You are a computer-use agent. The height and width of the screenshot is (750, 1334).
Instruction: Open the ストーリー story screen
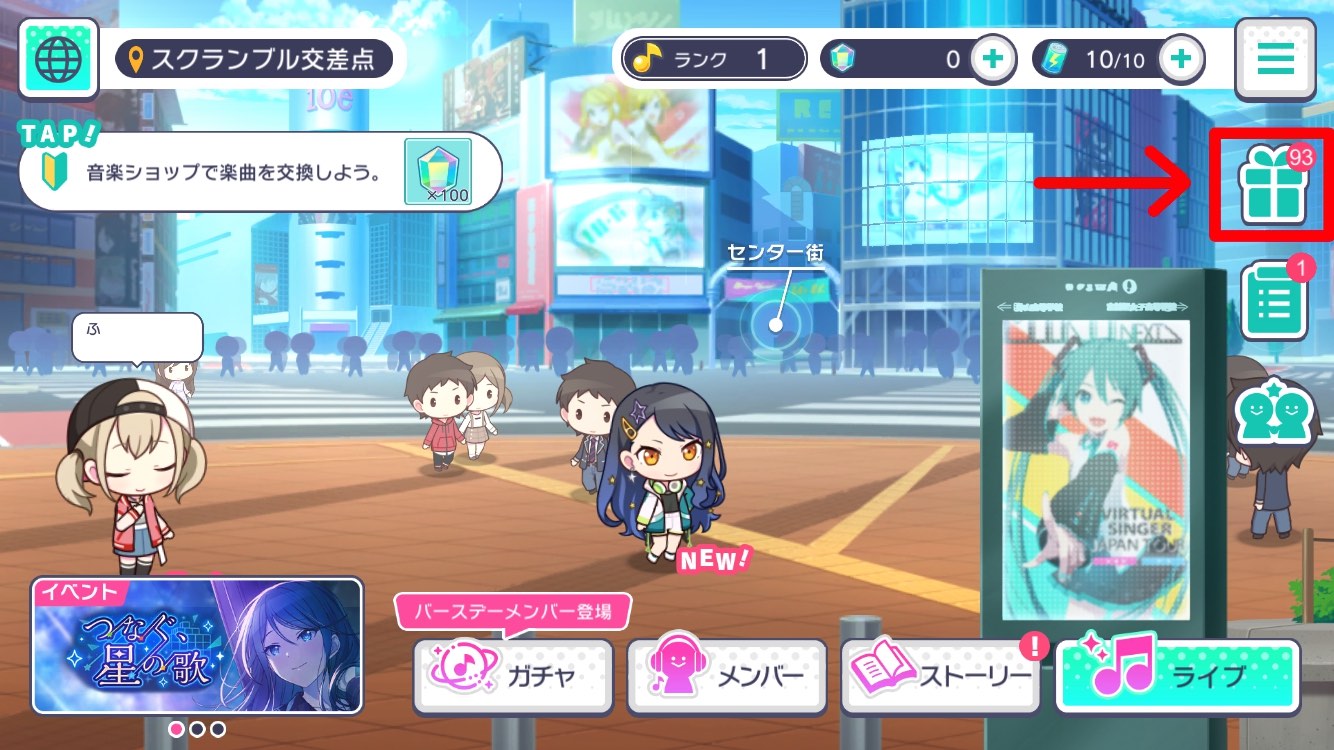click(x=940, y=677)
